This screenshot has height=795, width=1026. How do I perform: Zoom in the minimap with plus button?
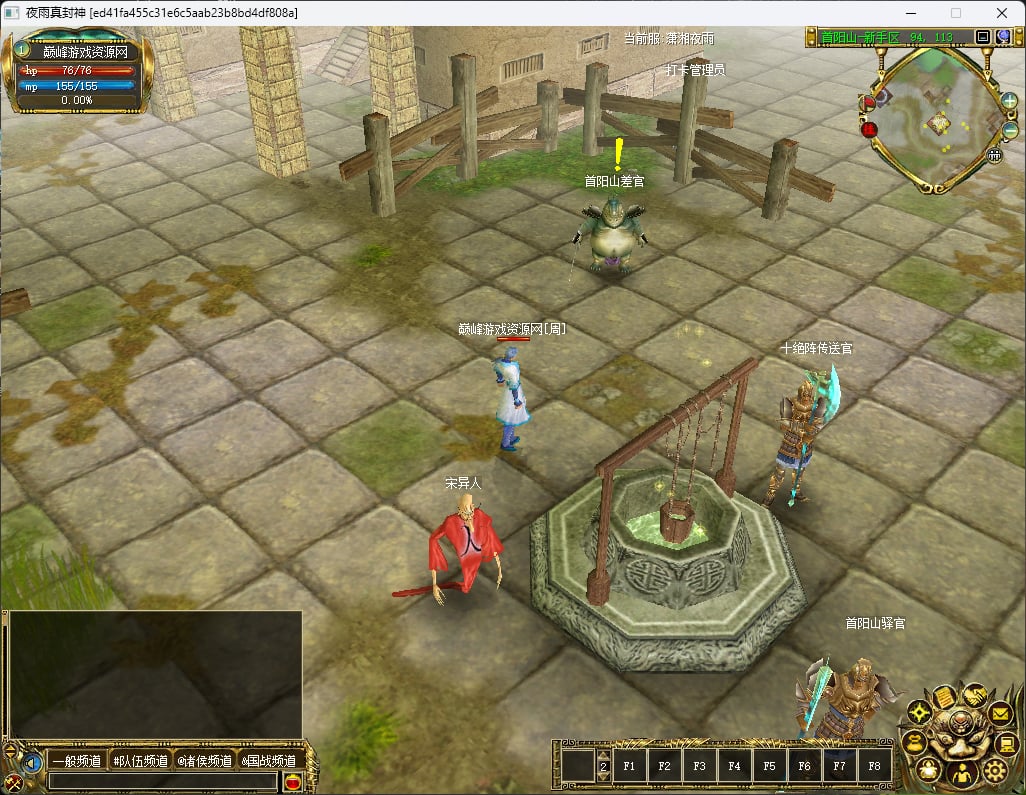1010,101
